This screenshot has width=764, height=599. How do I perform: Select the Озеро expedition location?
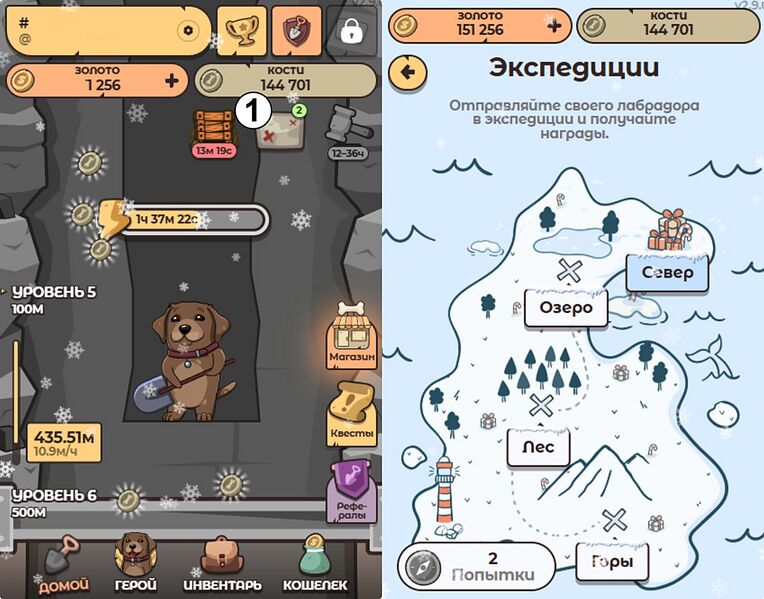566,307
